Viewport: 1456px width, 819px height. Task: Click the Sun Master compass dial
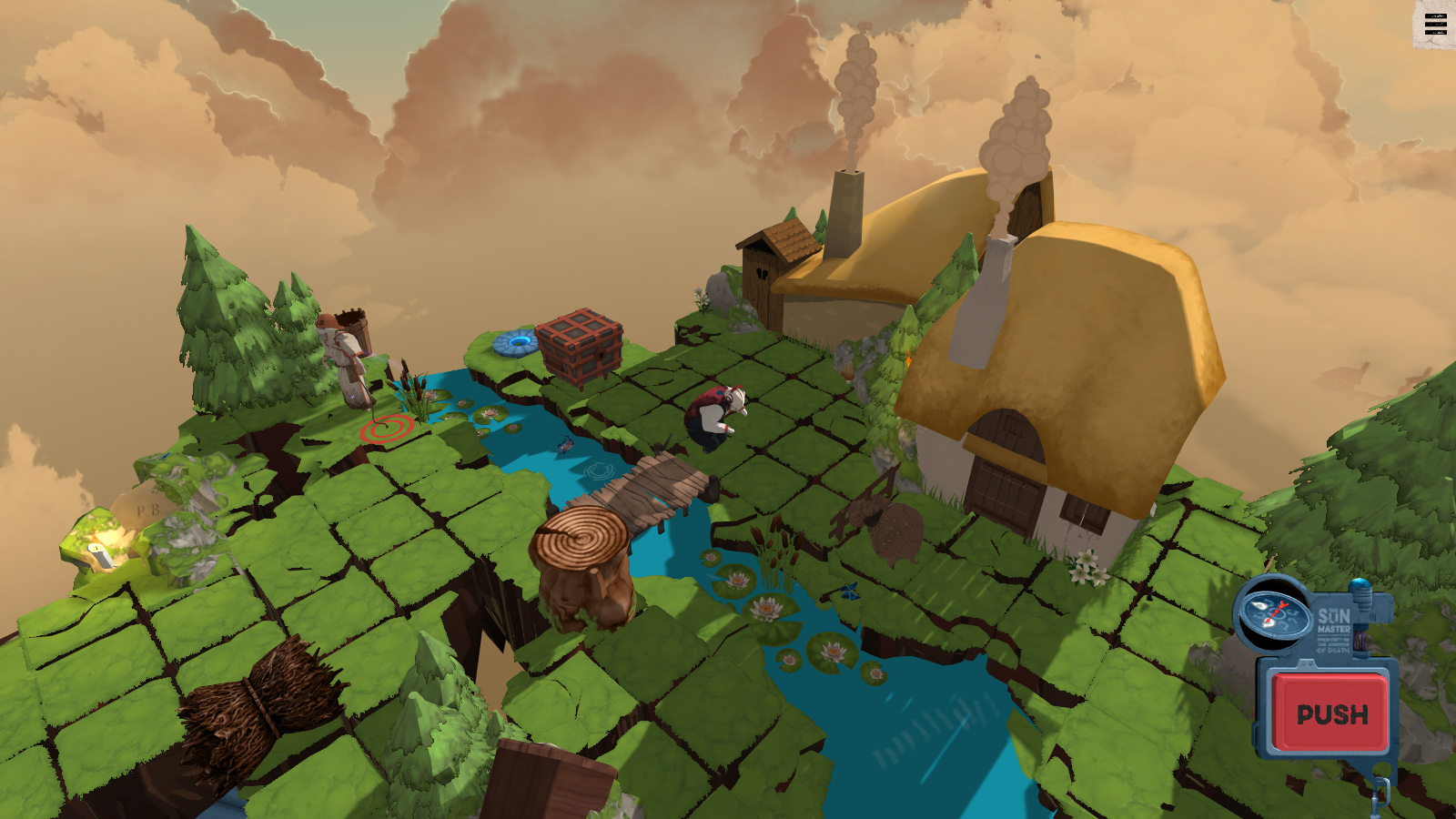1274,612
